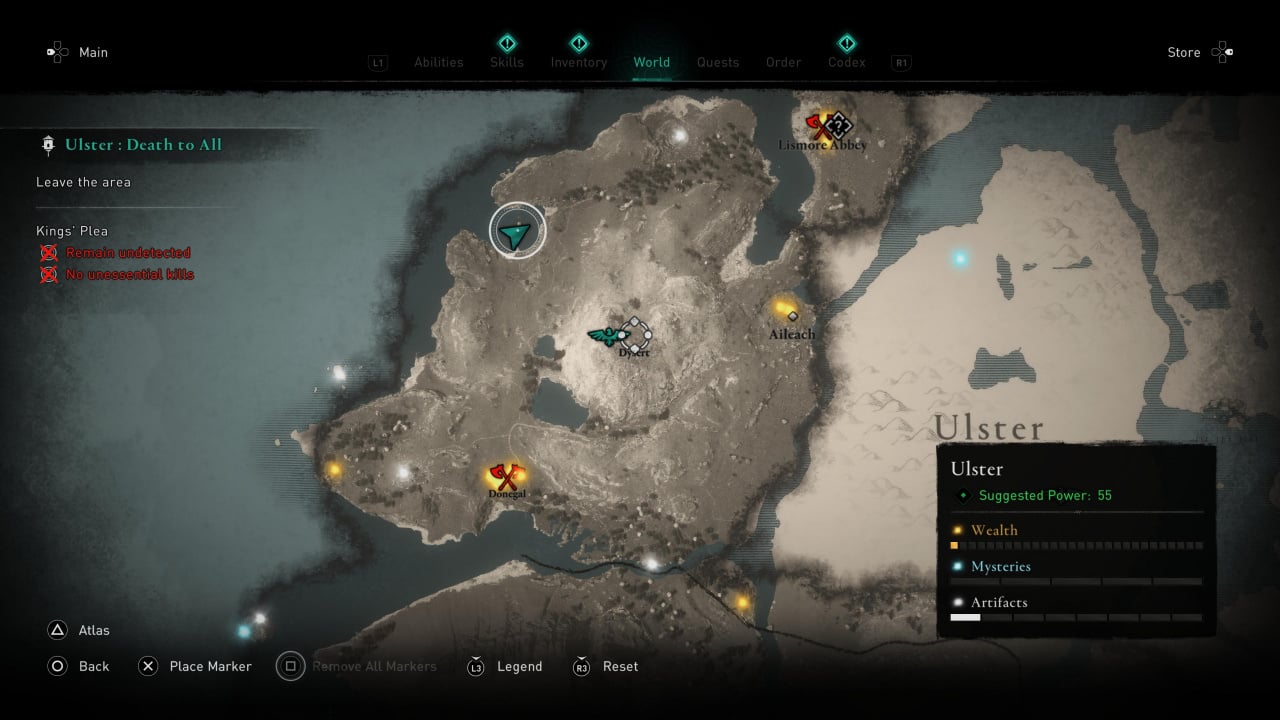Switch to the Skills tab
1280x720 pixels.
(507, 62)
